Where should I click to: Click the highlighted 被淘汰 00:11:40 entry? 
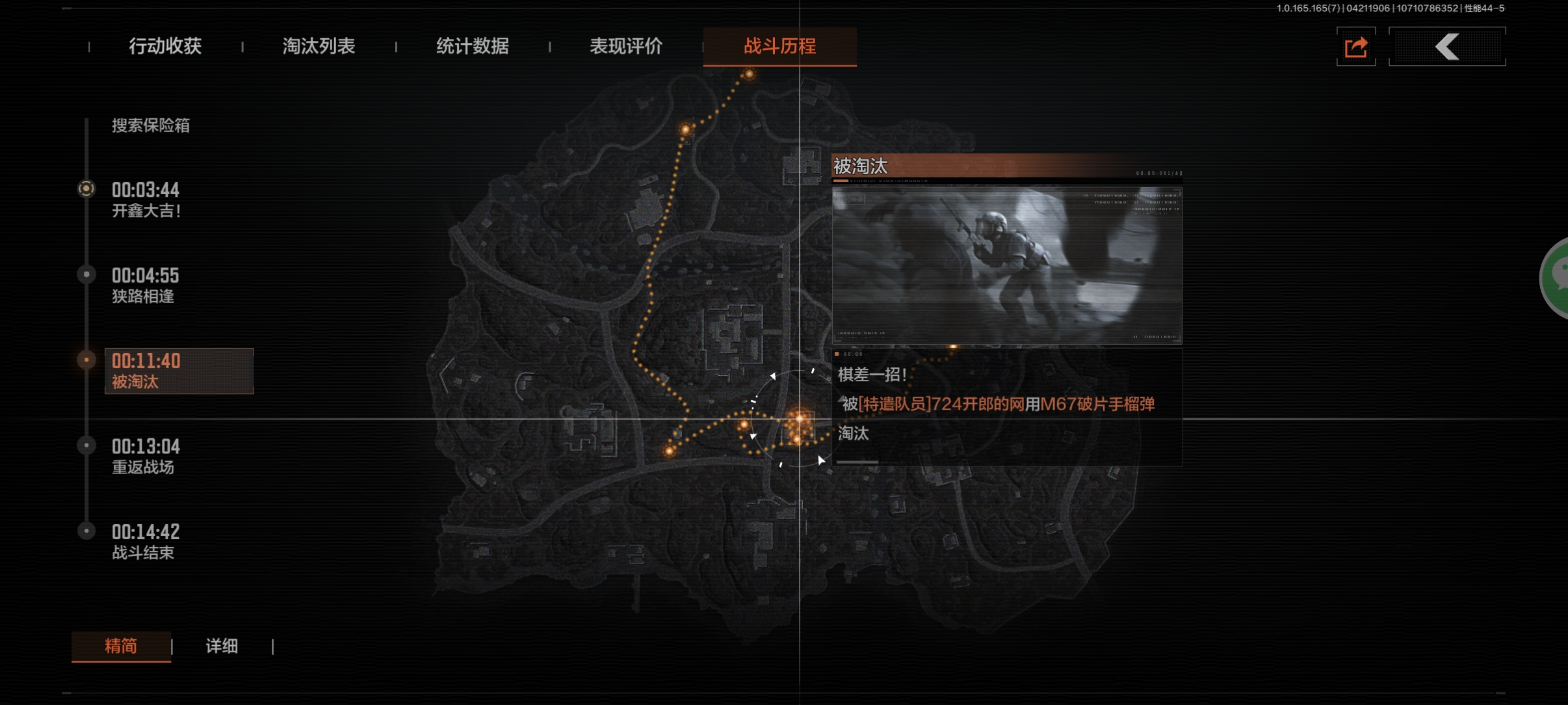[x=179, y=371]
